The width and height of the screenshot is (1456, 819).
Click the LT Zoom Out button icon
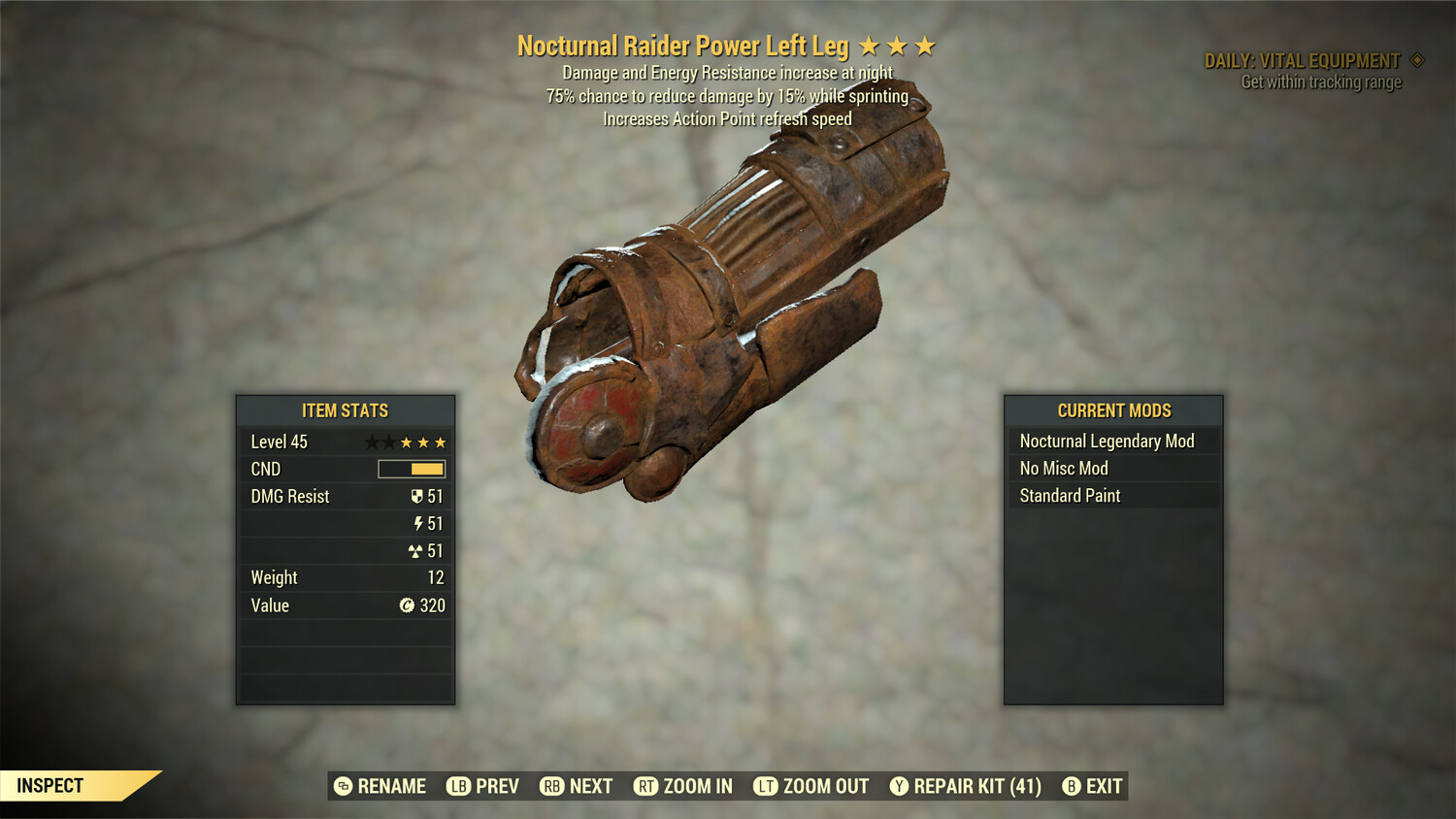pos(767,786)
